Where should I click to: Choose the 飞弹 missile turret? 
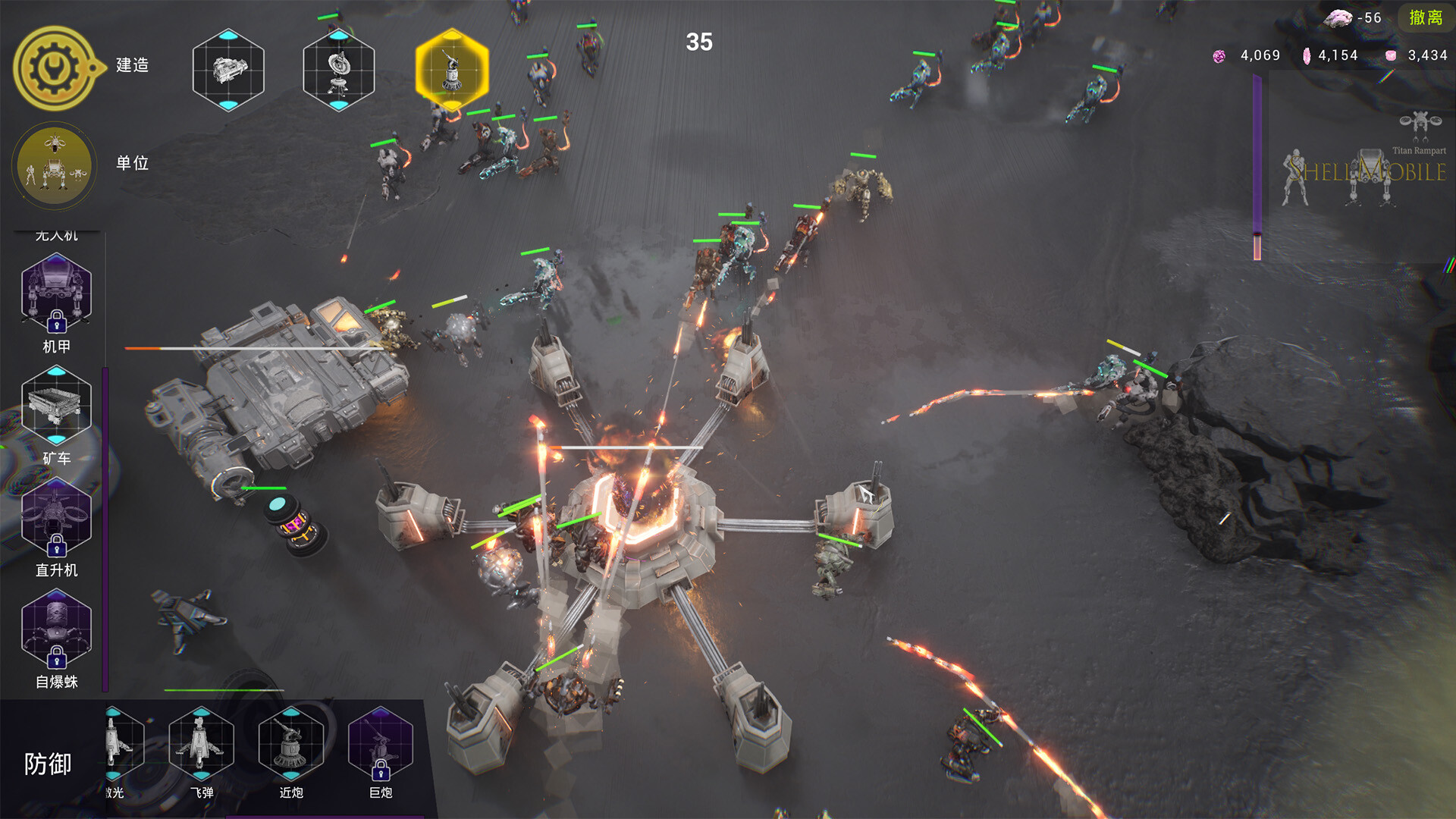pos(201,745)
